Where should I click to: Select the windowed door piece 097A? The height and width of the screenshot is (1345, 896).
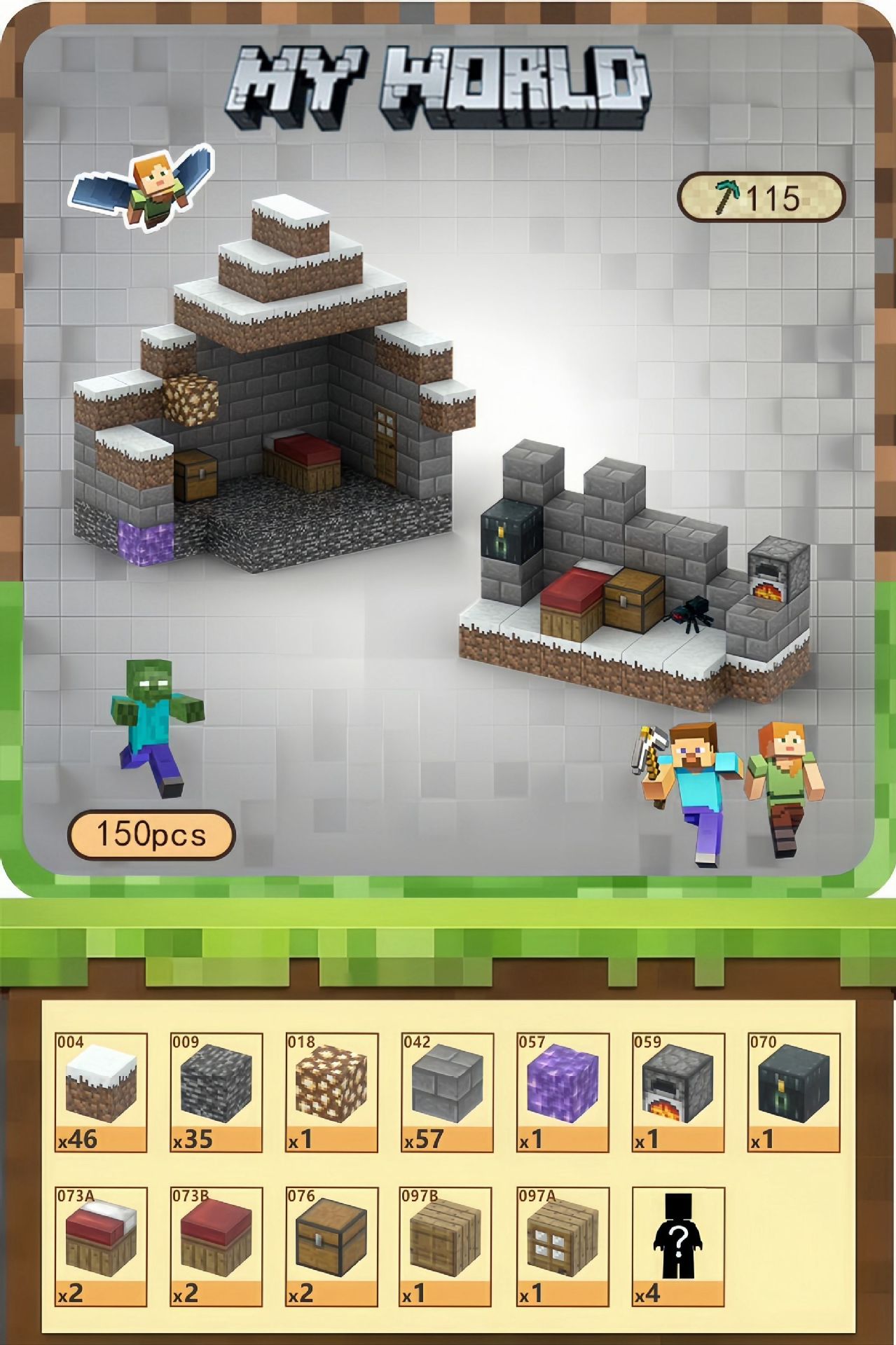(563, 1246)
